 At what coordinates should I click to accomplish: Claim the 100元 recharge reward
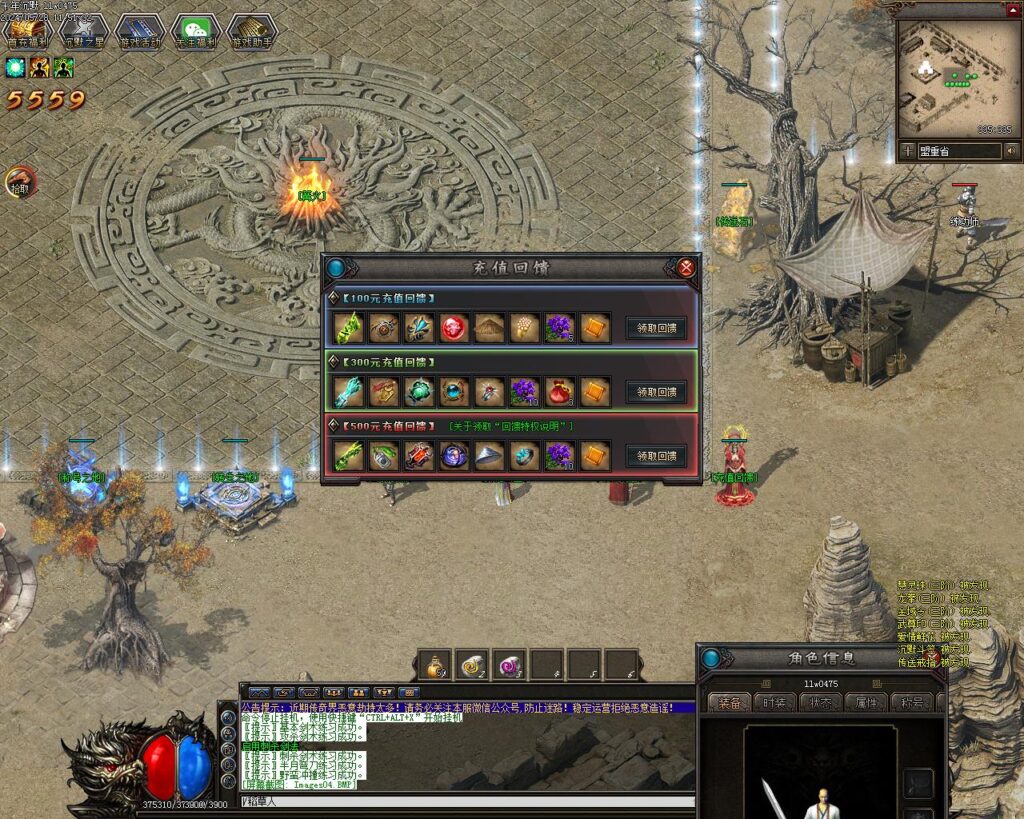pyautogui.click(x=656, y=328)
